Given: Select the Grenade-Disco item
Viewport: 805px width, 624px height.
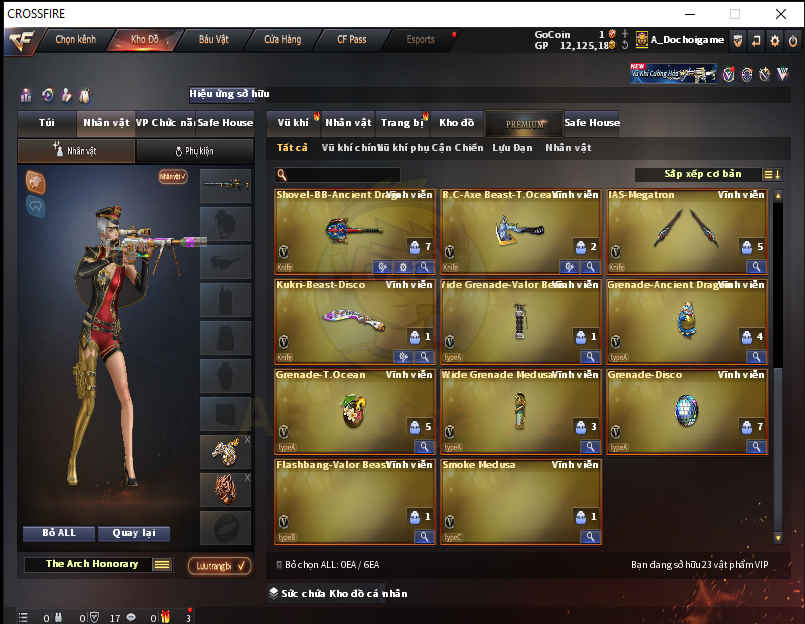Looking at the screenshot, I should (x=686, y=412).
